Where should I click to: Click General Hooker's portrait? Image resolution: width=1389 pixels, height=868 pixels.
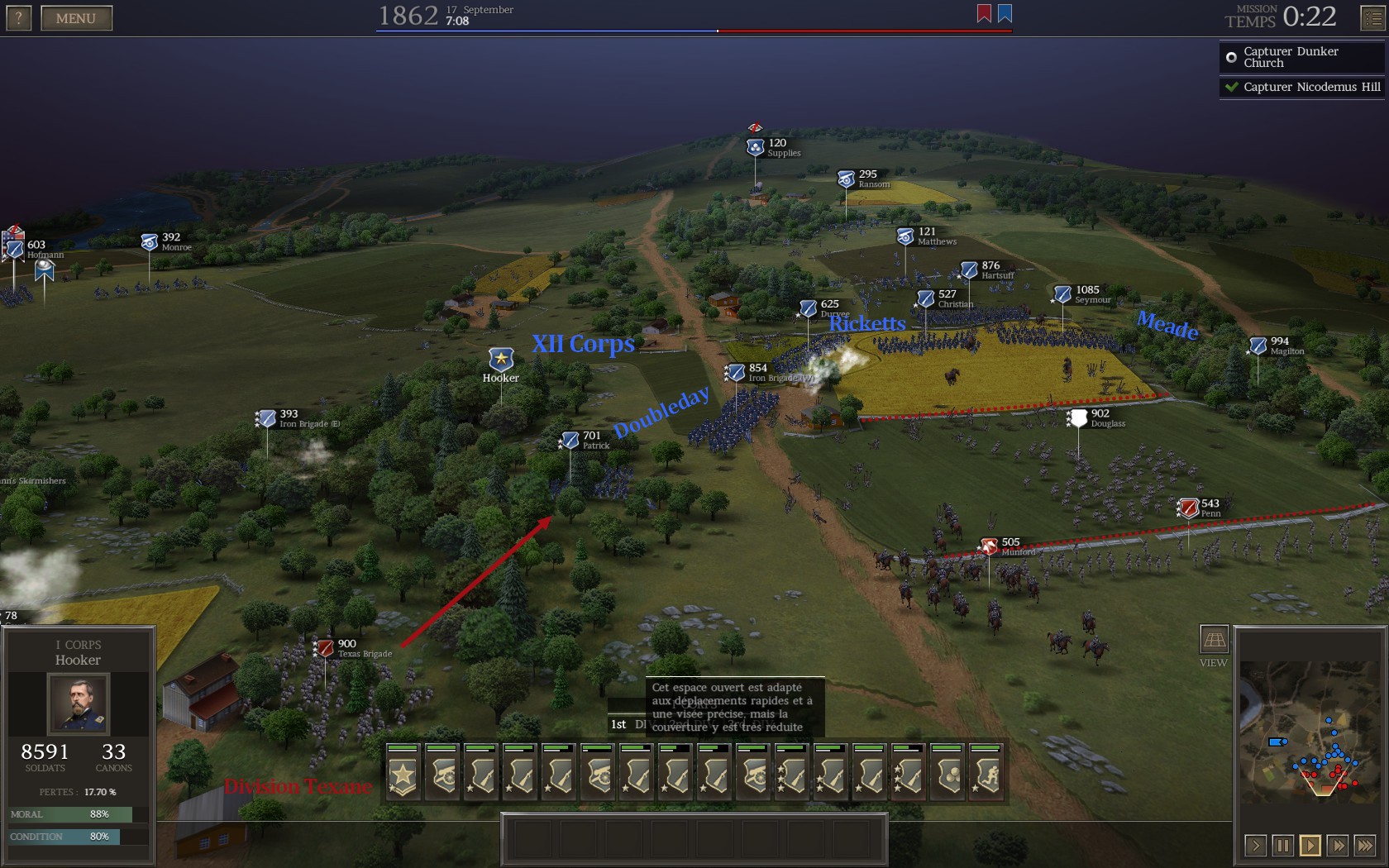(x=78, y=704)
